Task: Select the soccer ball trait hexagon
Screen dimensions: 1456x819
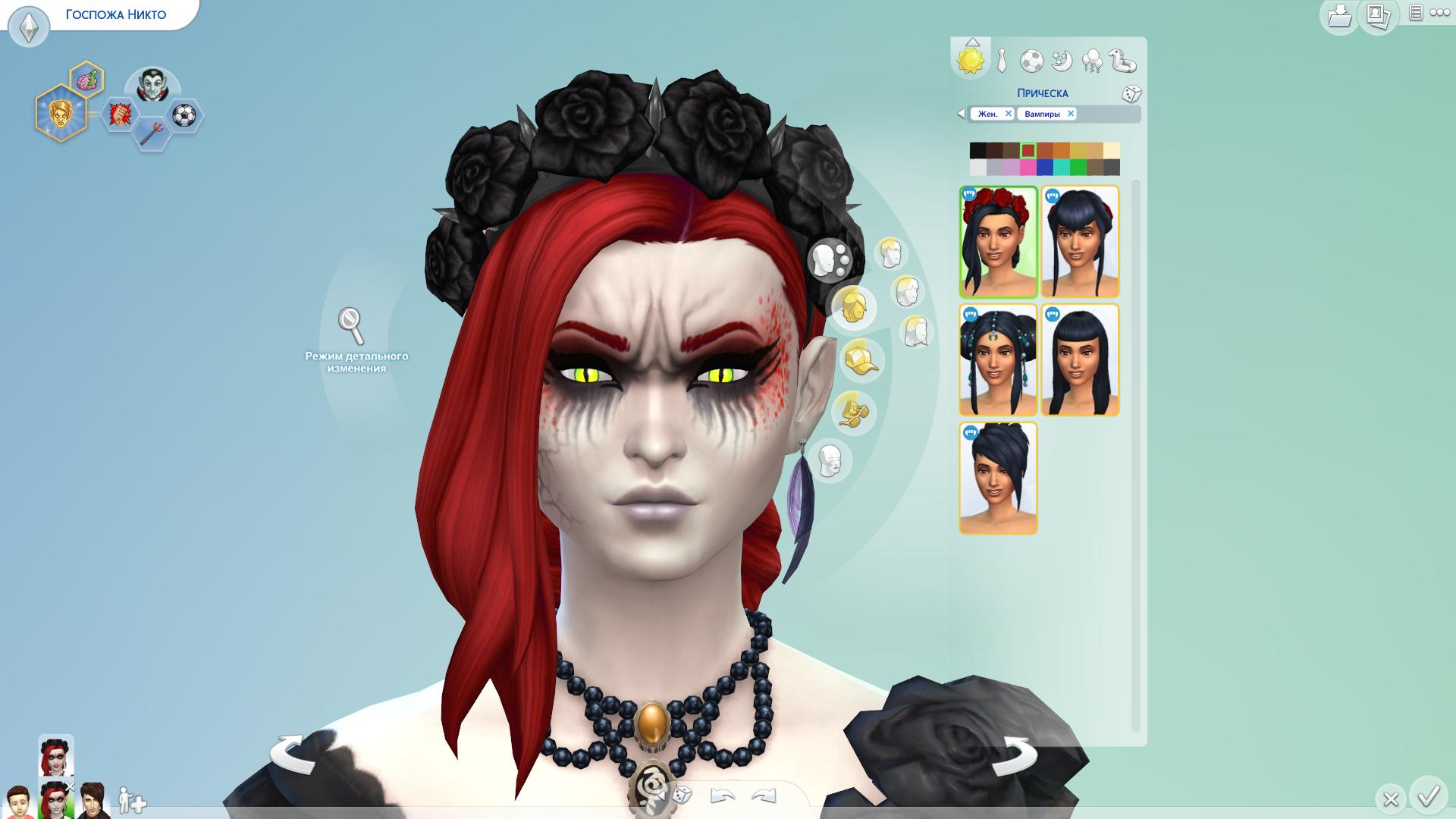Action: click(184, 115)
